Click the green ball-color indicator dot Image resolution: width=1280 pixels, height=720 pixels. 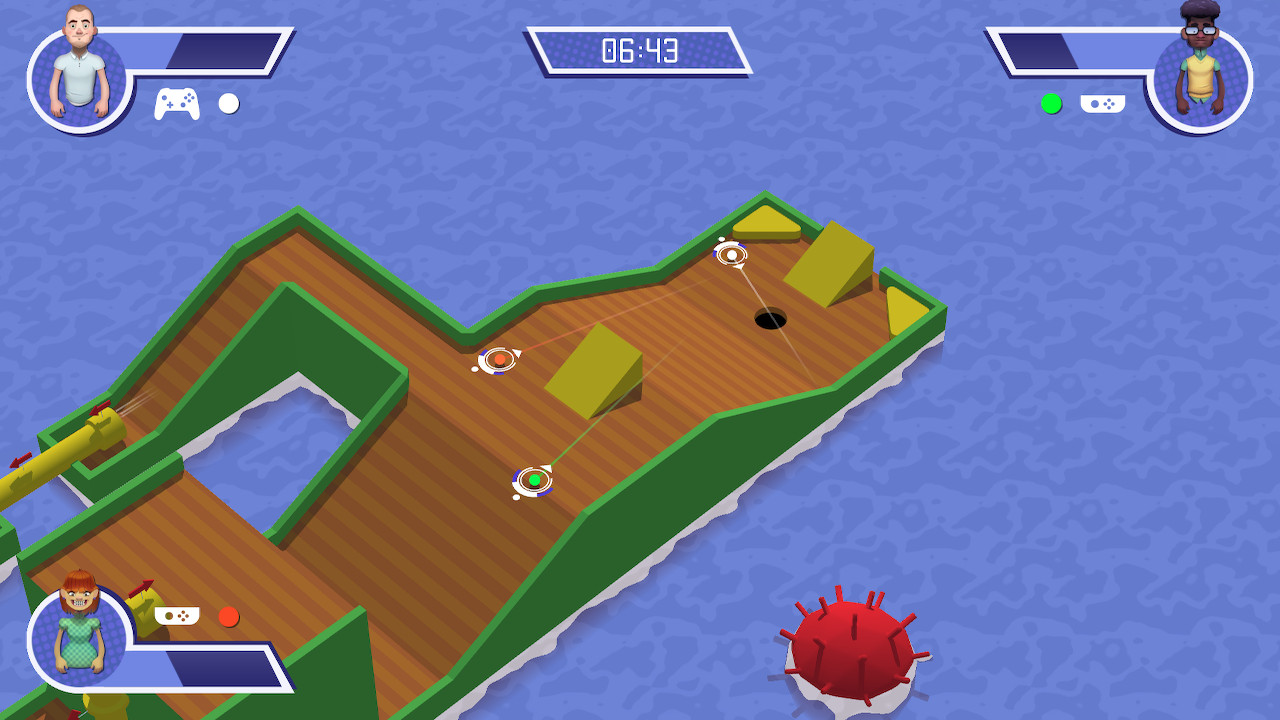pos(1051,103)
